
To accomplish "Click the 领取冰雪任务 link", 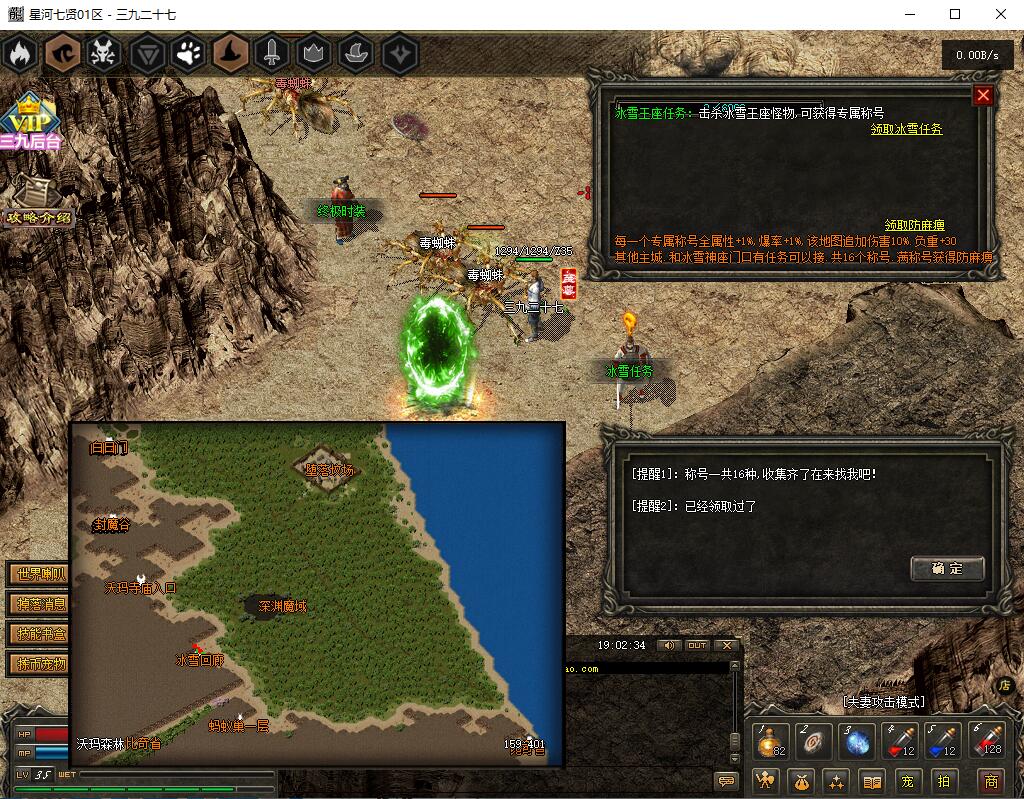I will pyautogui.click(x=906, y=129).
